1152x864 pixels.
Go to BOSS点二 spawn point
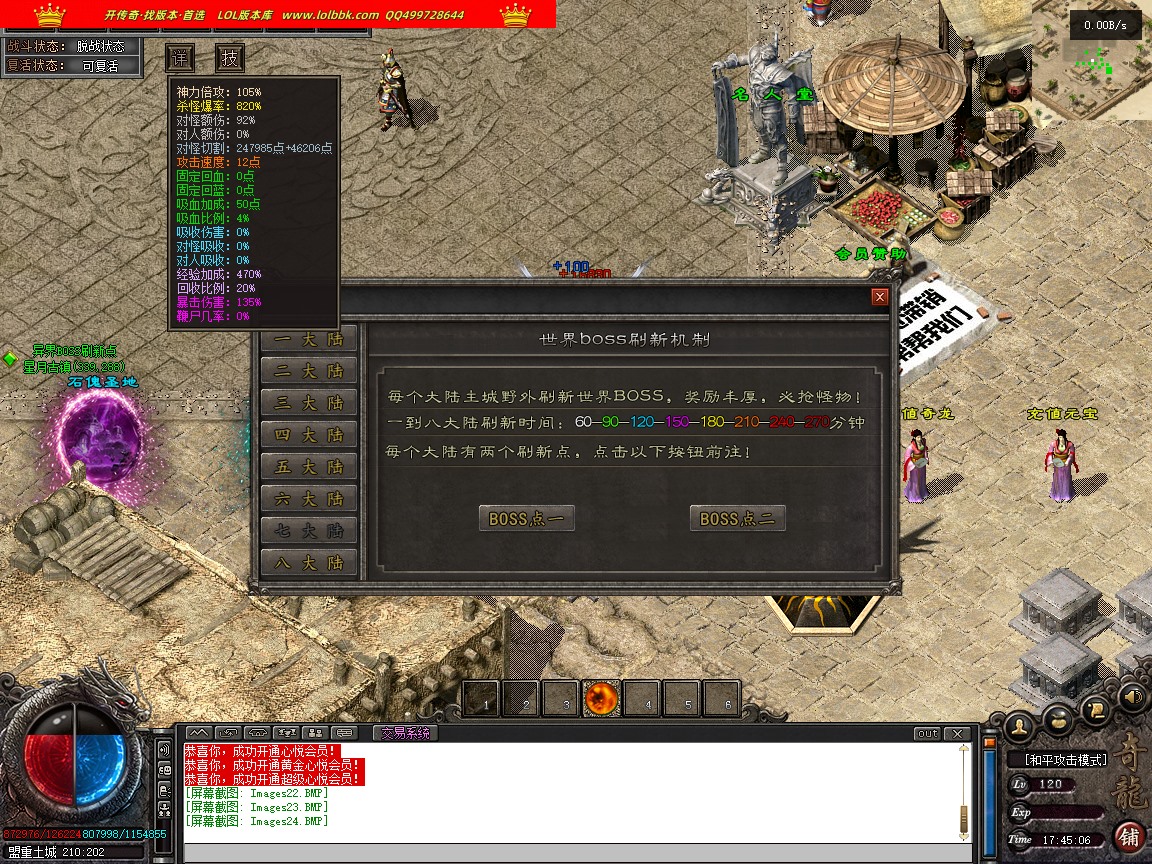click(x=737, y=518)
